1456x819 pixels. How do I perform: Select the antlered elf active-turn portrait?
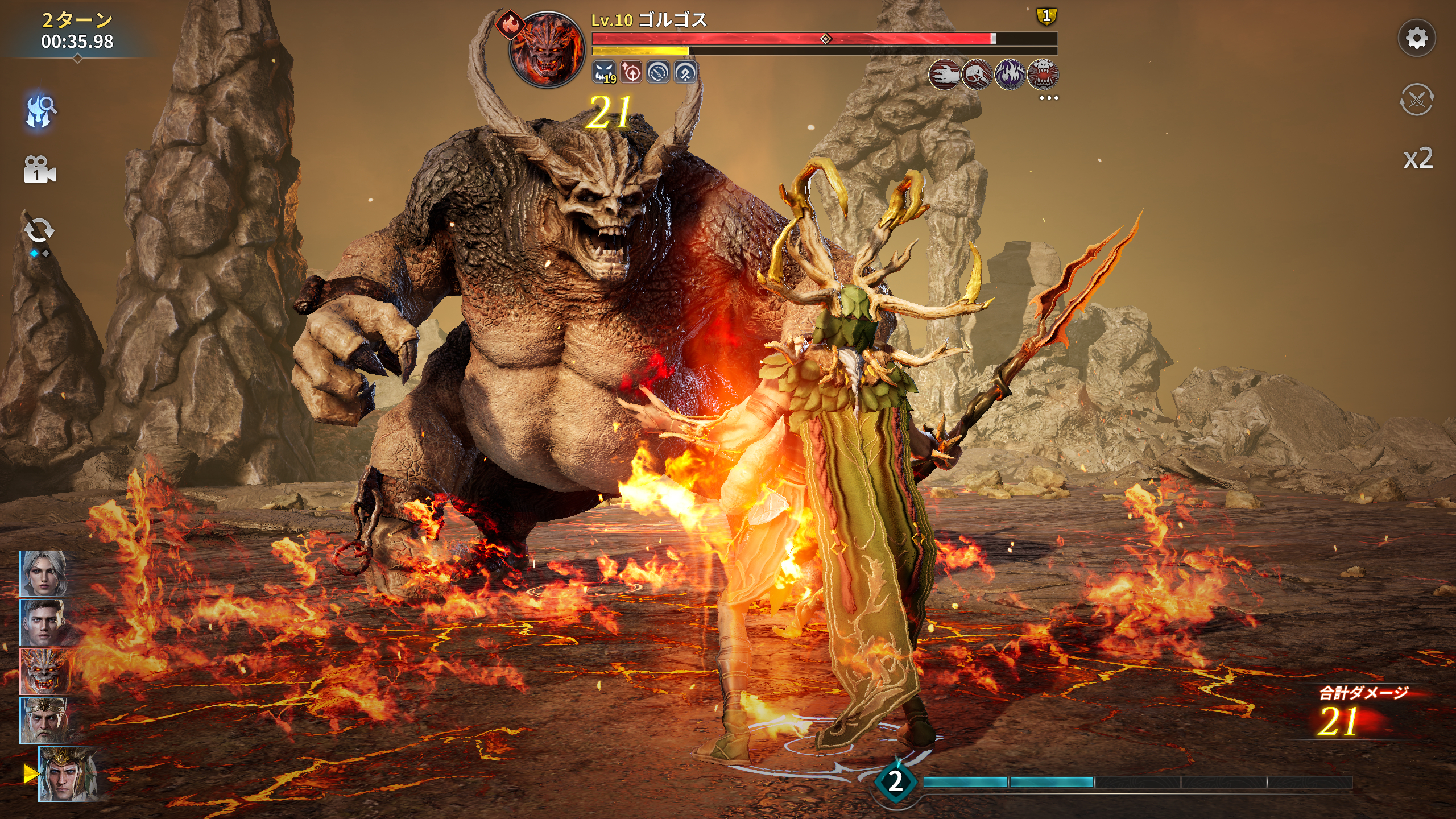pyautogui.click(x=67, y=774)
